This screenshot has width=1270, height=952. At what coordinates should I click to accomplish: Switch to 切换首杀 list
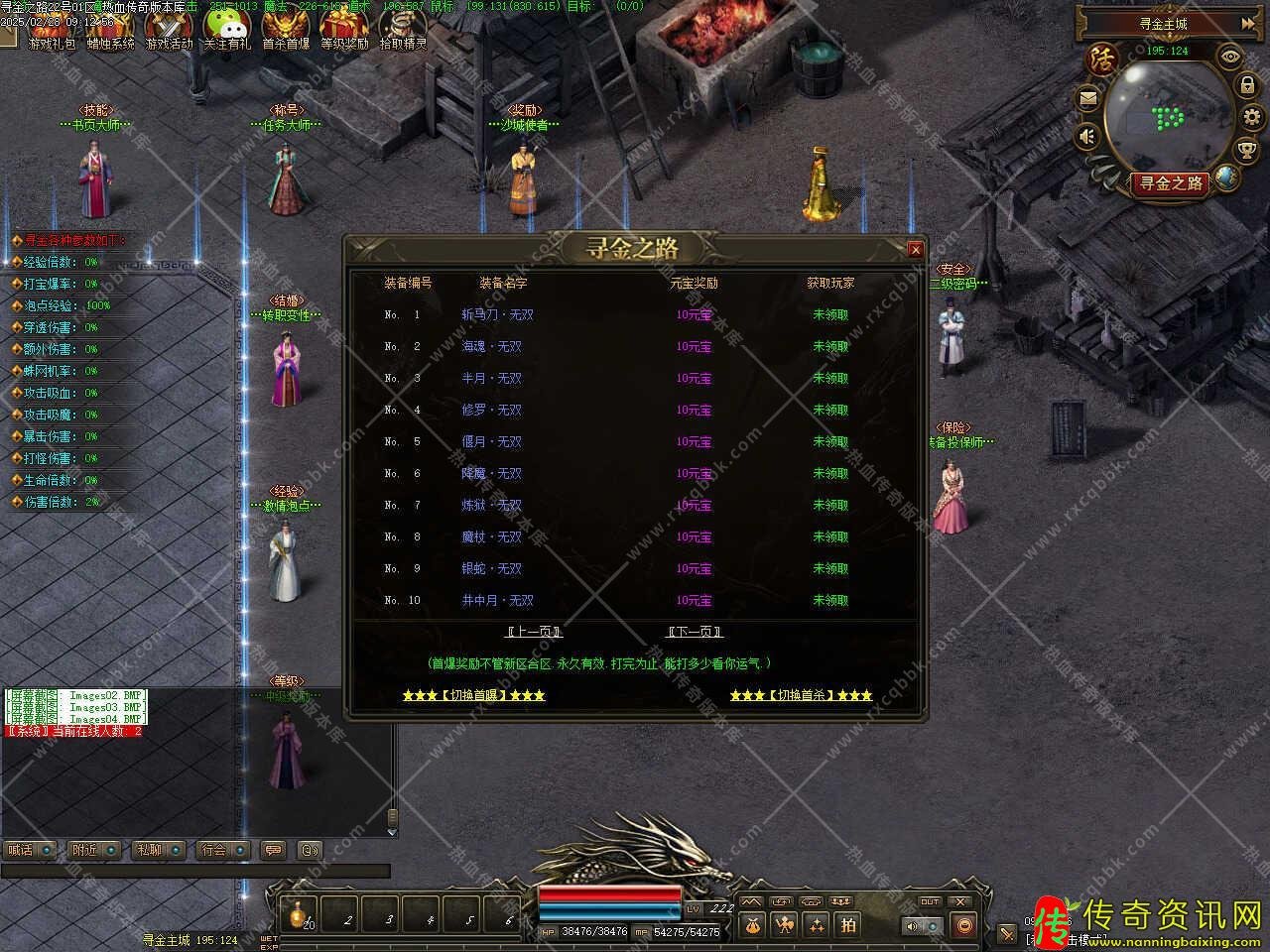point(801,695)
